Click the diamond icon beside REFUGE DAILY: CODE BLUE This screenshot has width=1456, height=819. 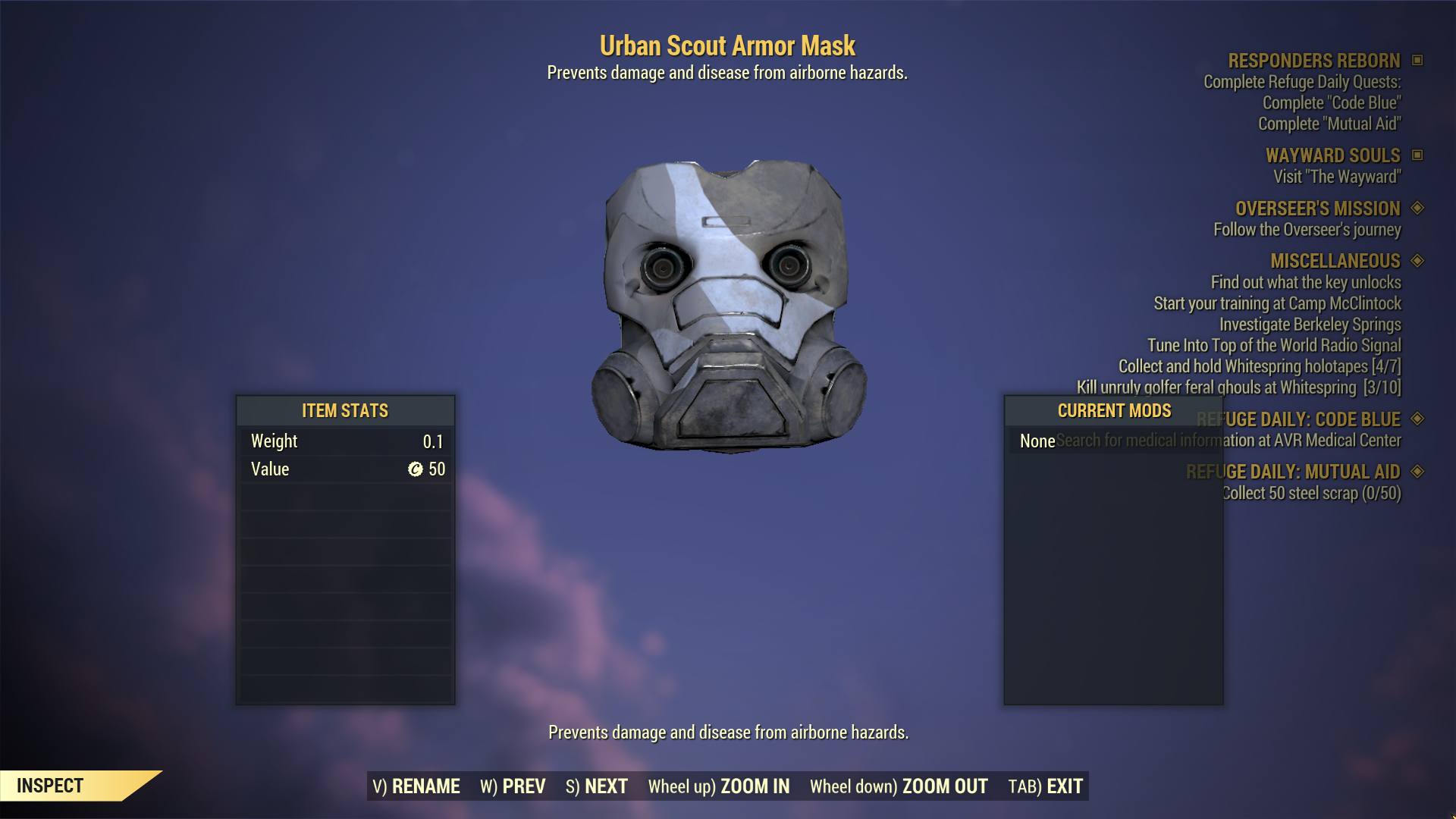1417,419
